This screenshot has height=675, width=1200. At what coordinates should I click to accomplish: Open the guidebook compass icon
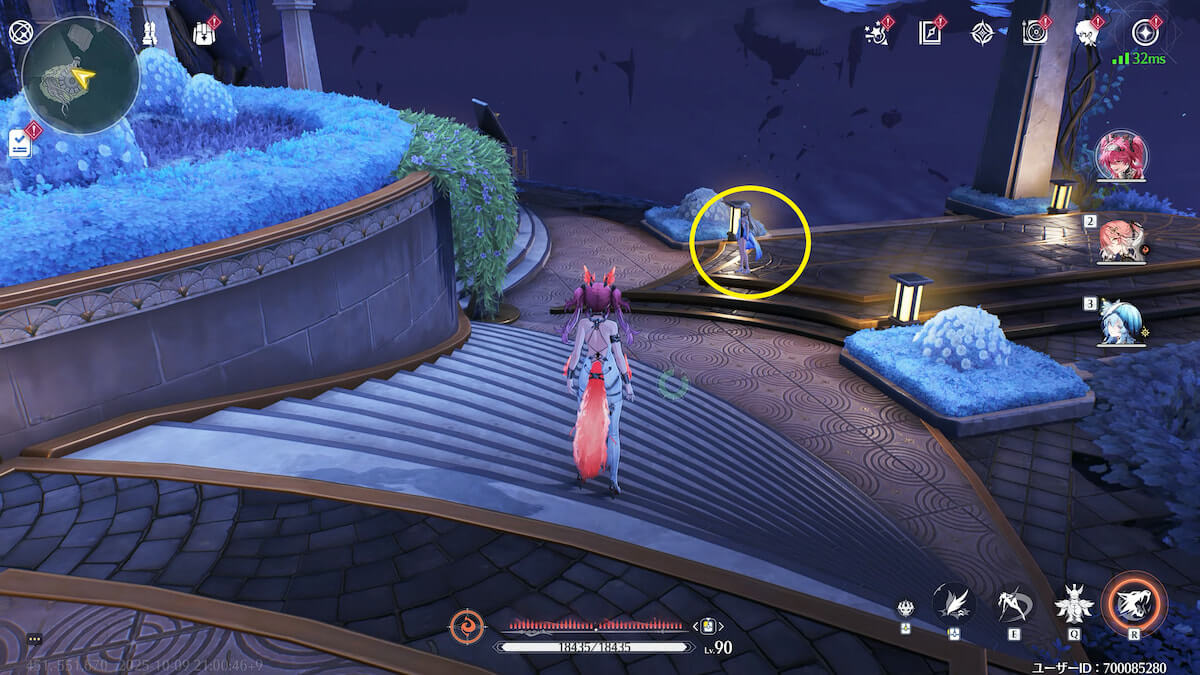[930, 33]
